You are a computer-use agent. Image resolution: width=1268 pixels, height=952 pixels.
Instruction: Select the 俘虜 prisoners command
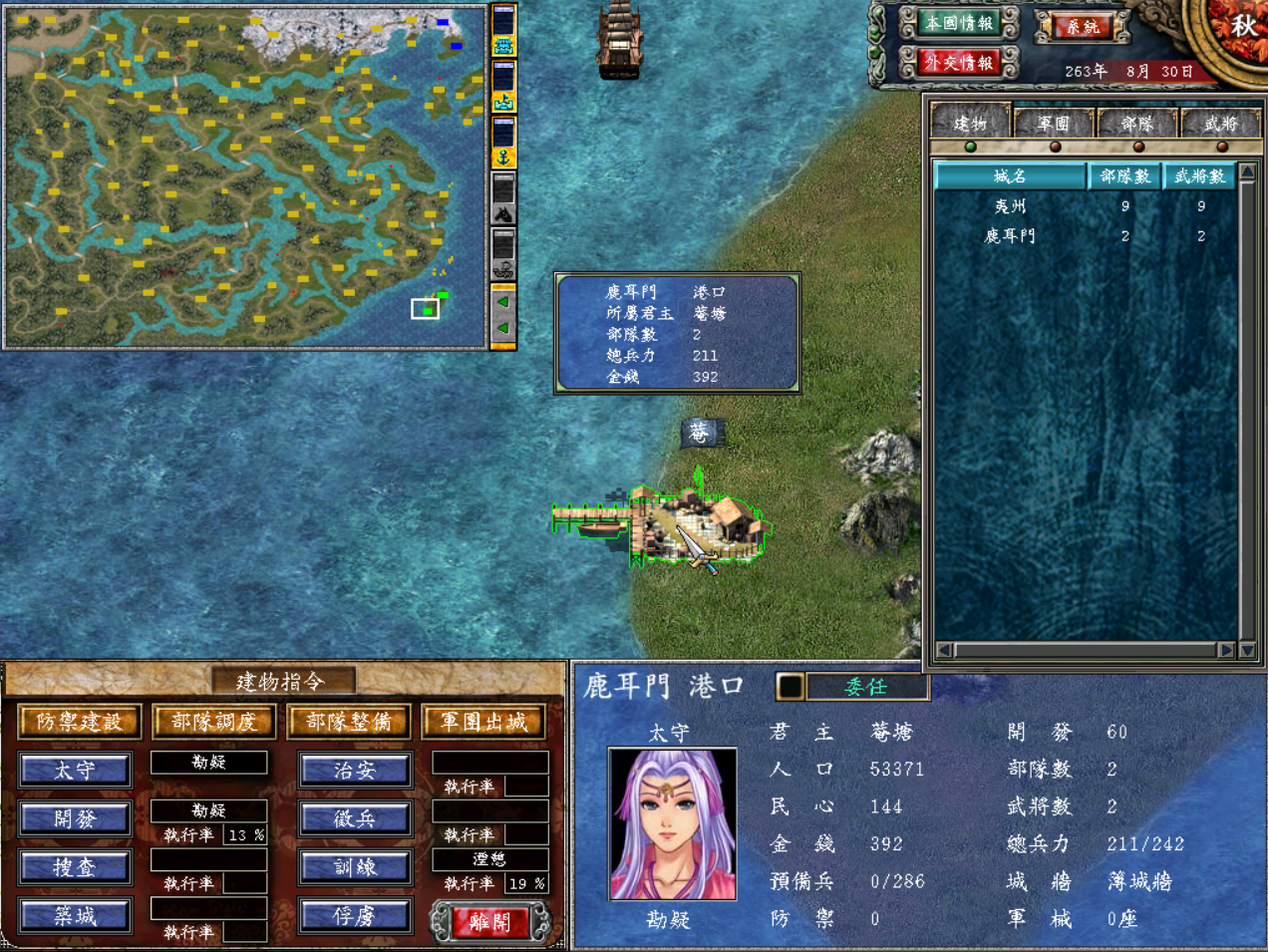[354, 916]
